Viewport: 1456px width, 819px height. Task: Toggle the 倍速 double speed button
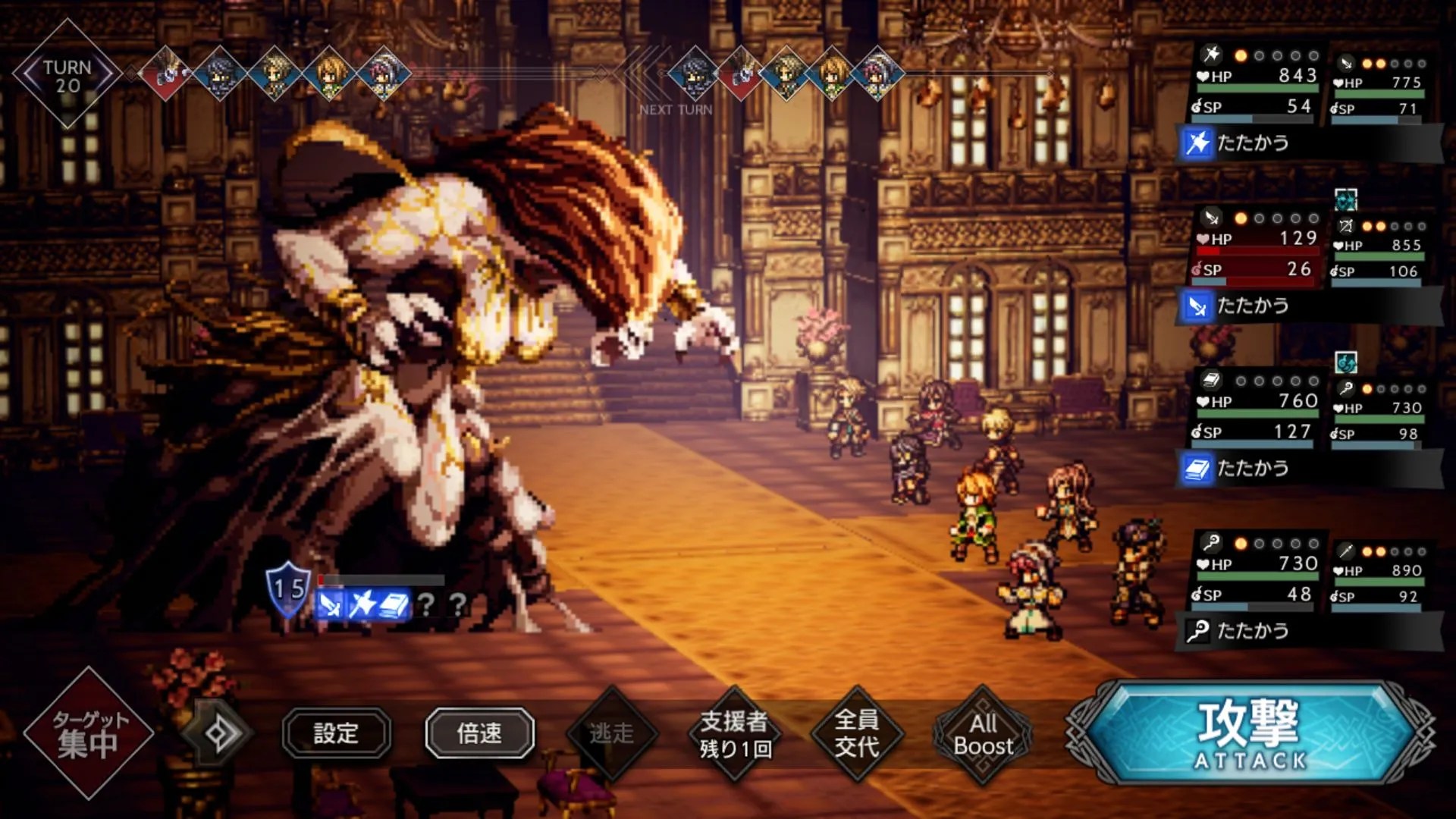[x=479, y=733]
